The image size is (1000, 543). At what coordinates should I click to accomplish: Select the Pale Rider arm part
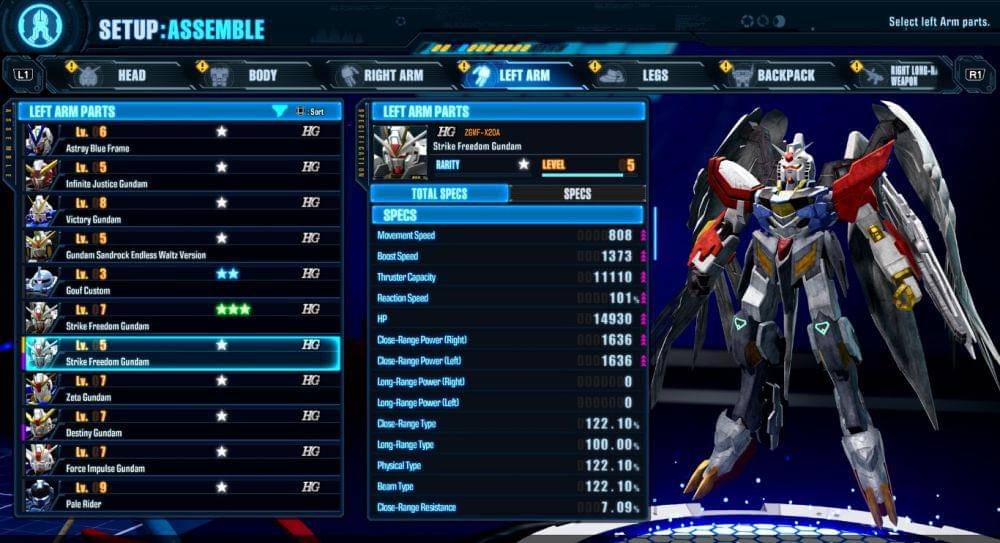pyautogui.click(x=180, y=495)
